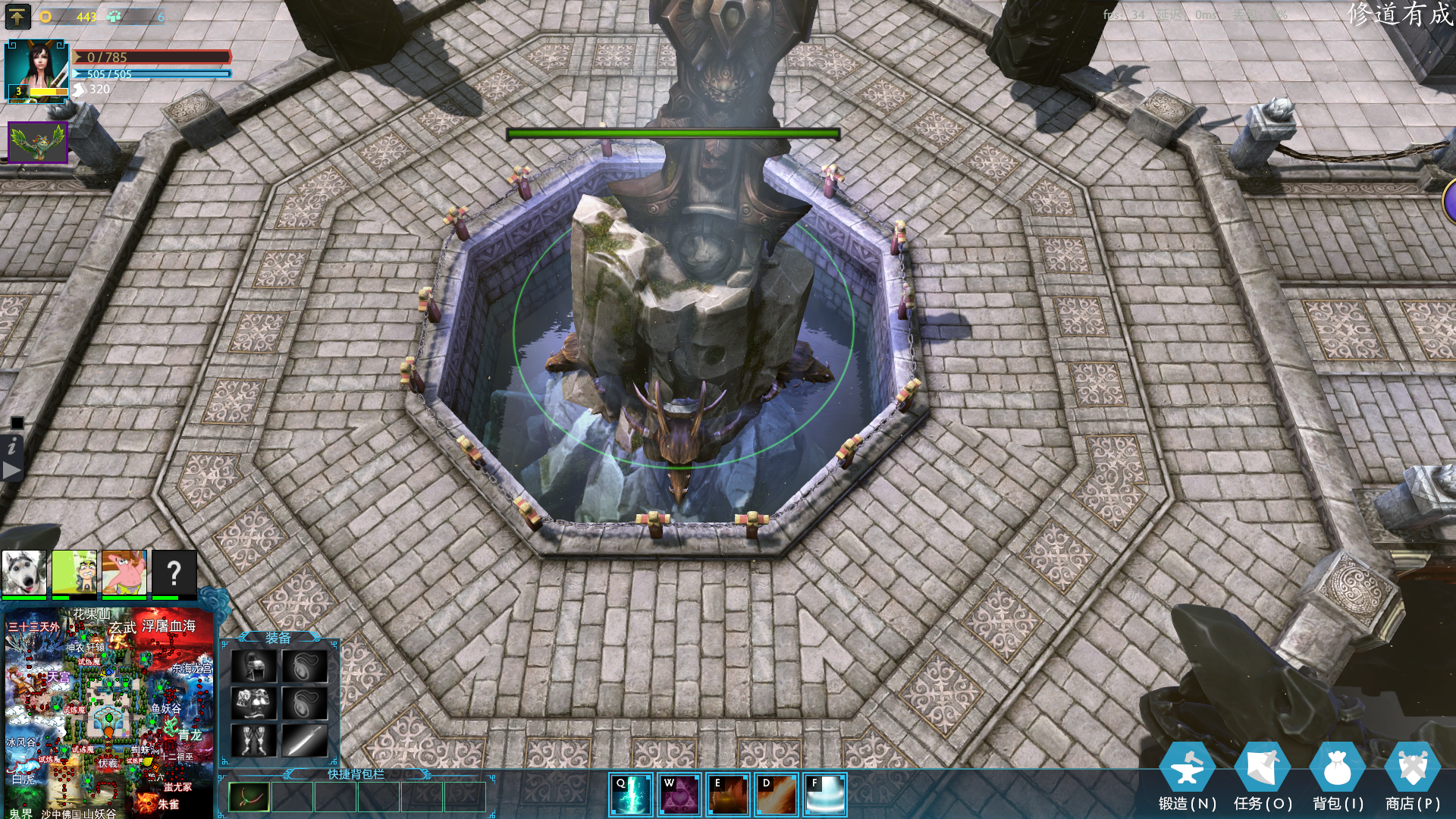Viewport: 1456px width, 819px height.
Task: Select the helmet equipment slot
Action: tap(253, 667)
